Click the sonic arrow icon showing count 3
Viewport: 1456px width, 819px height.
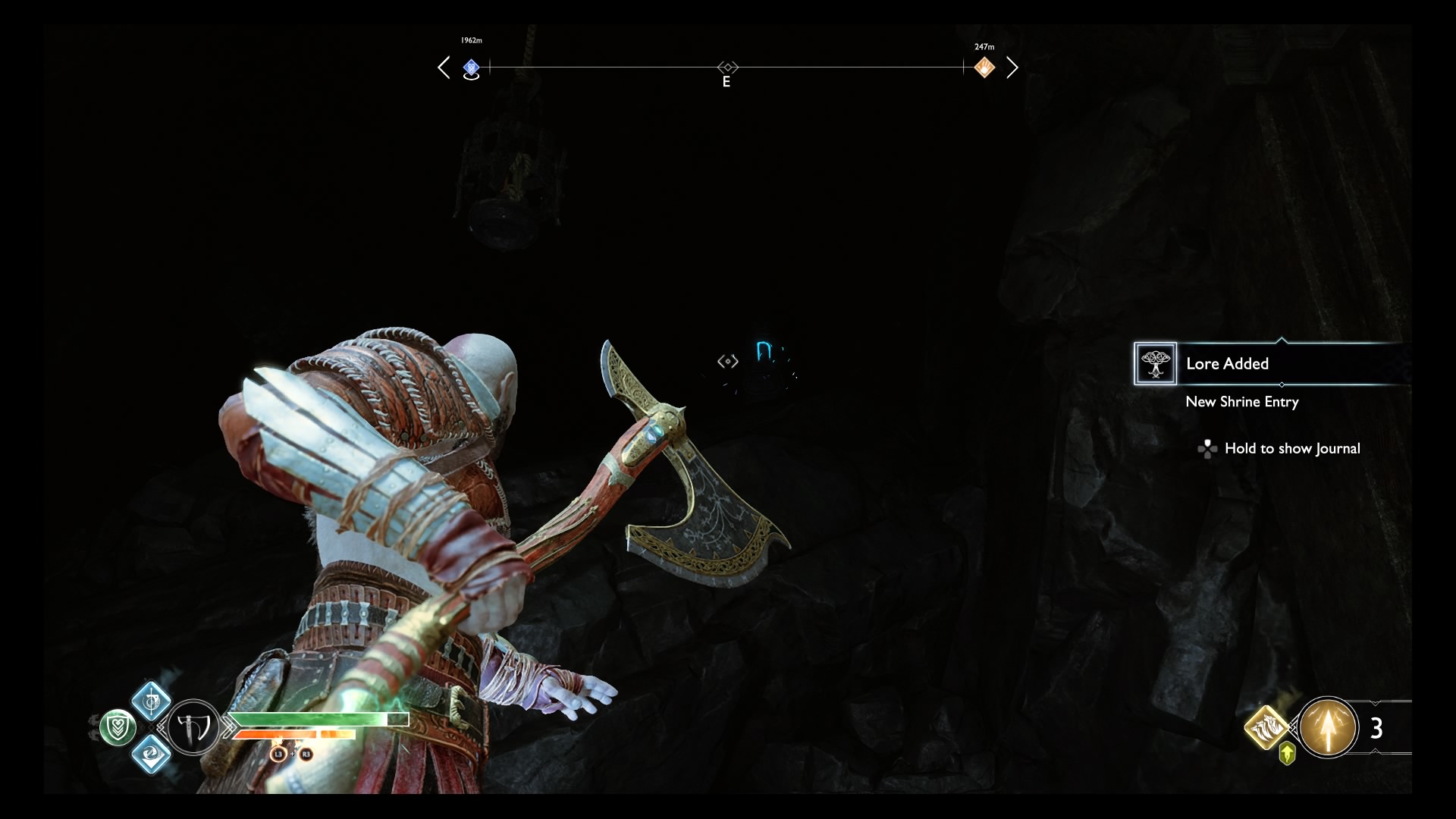click(x=1328, y=727)
